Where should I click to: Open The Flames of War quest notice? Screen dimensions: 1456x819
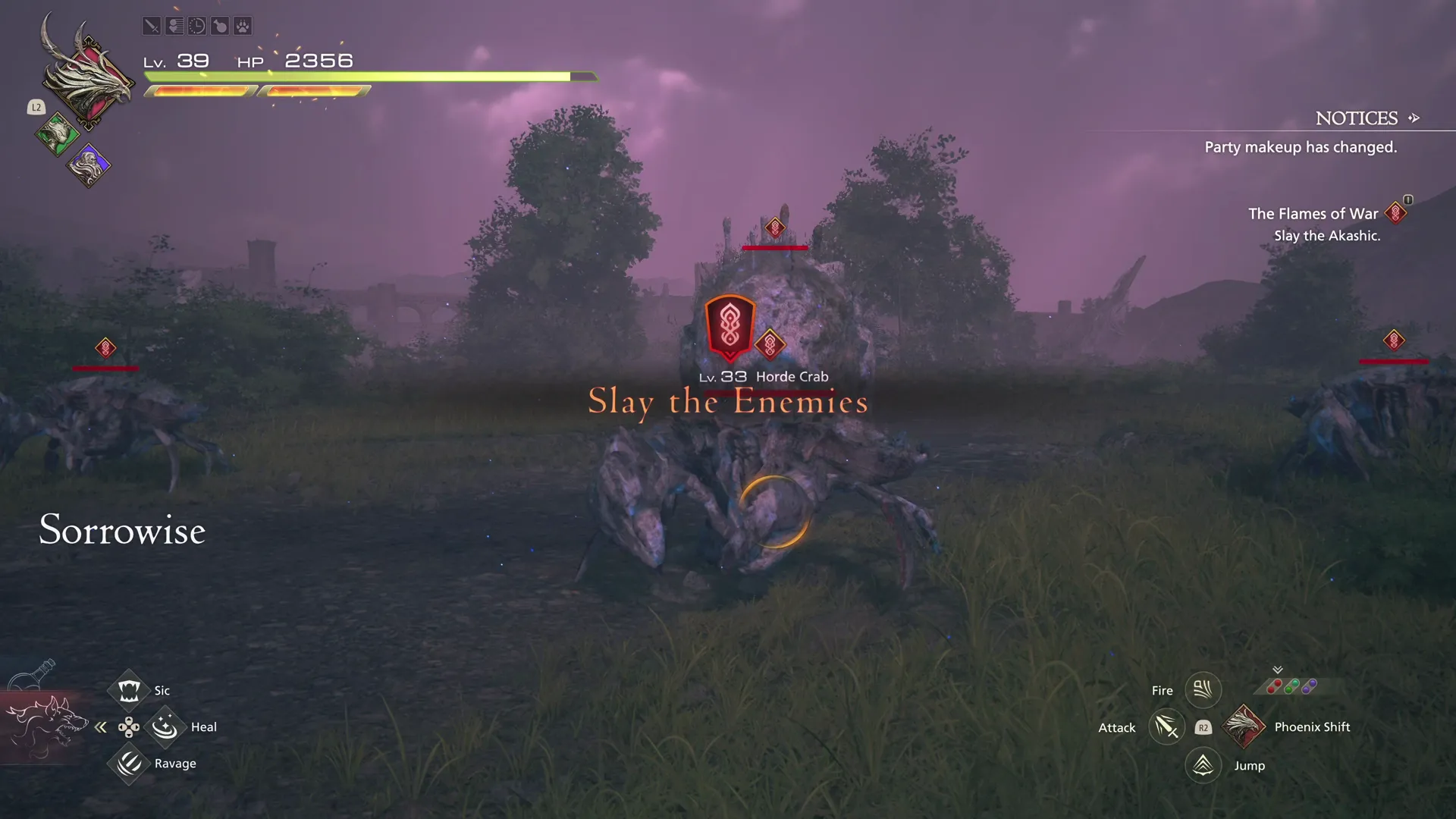1313,213
